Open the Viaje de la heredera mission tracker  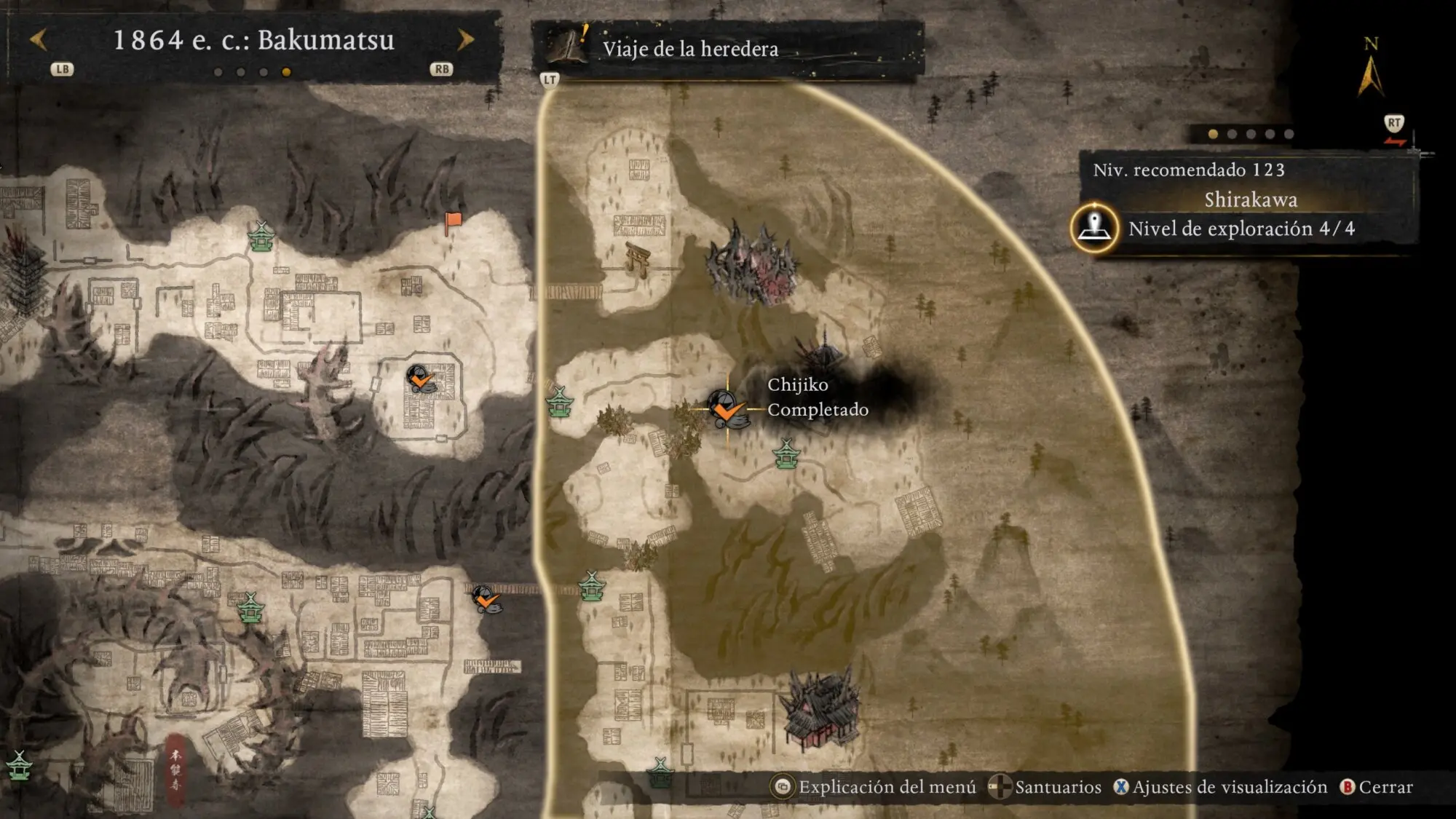(689, 49)
